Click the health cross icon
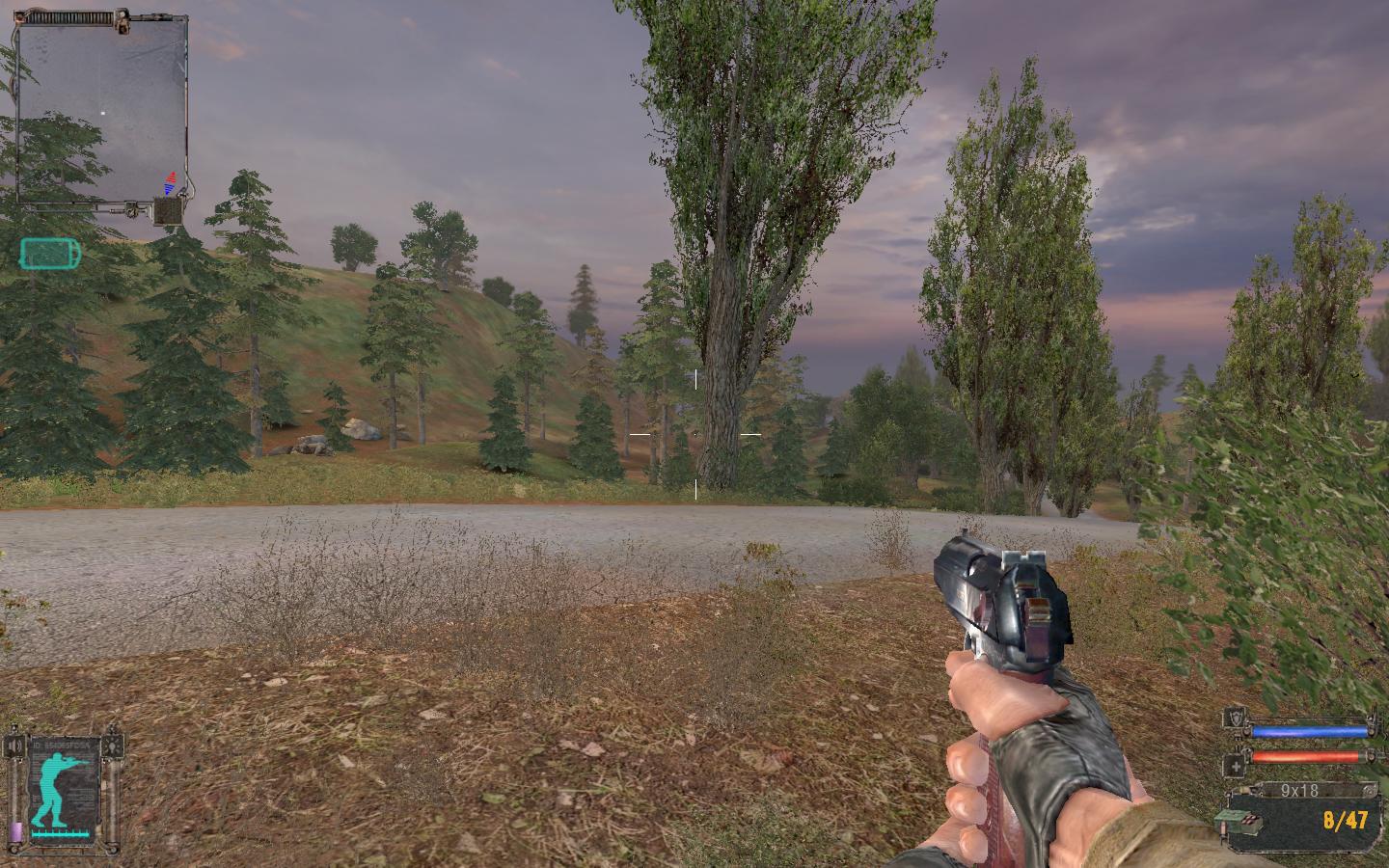1389x868 pixels. pyautogui.click(x=1236, y=766)
